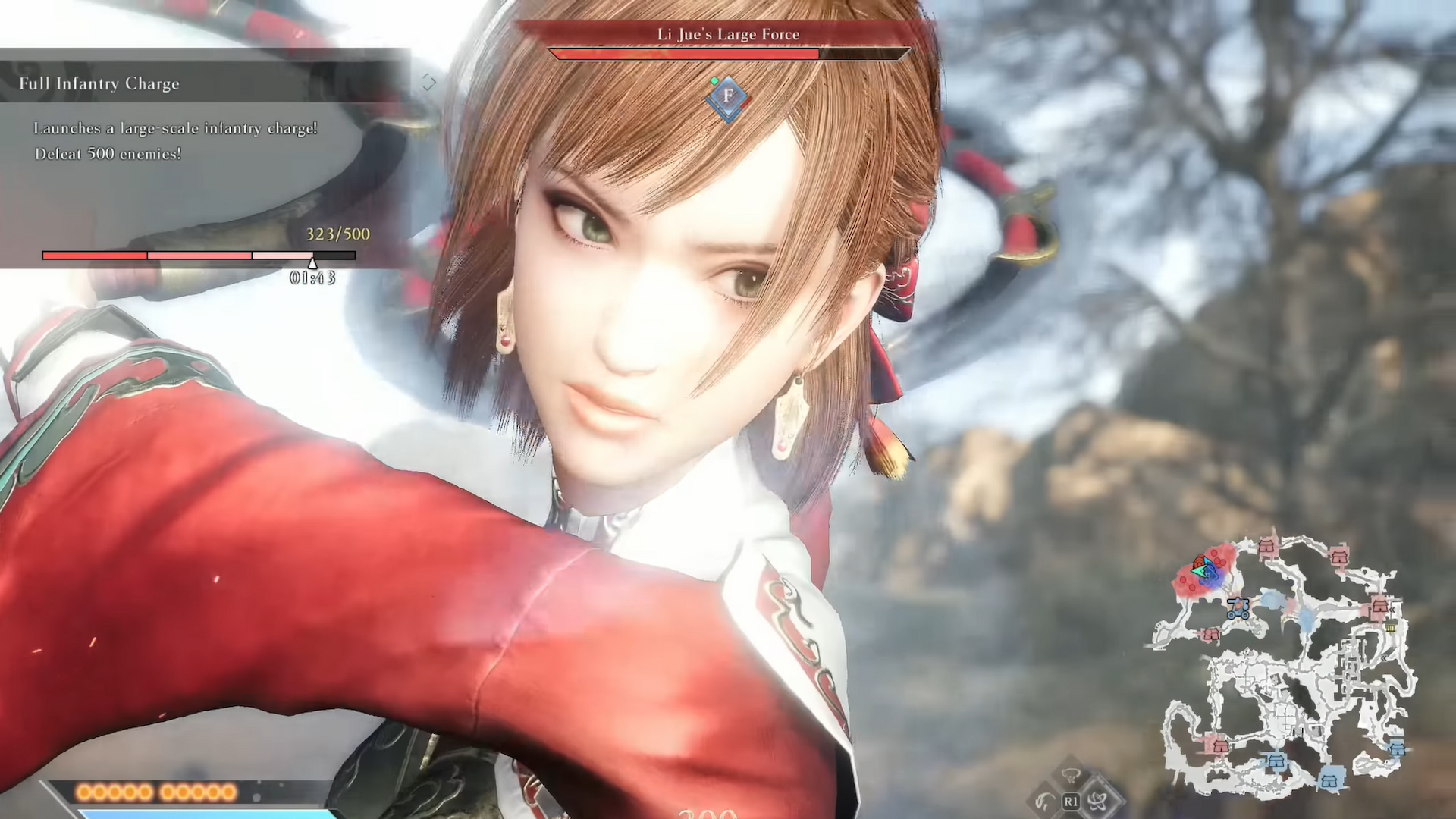Click the R1 special attack prompt
The image size is (1456, 819).
point(1070,802)
